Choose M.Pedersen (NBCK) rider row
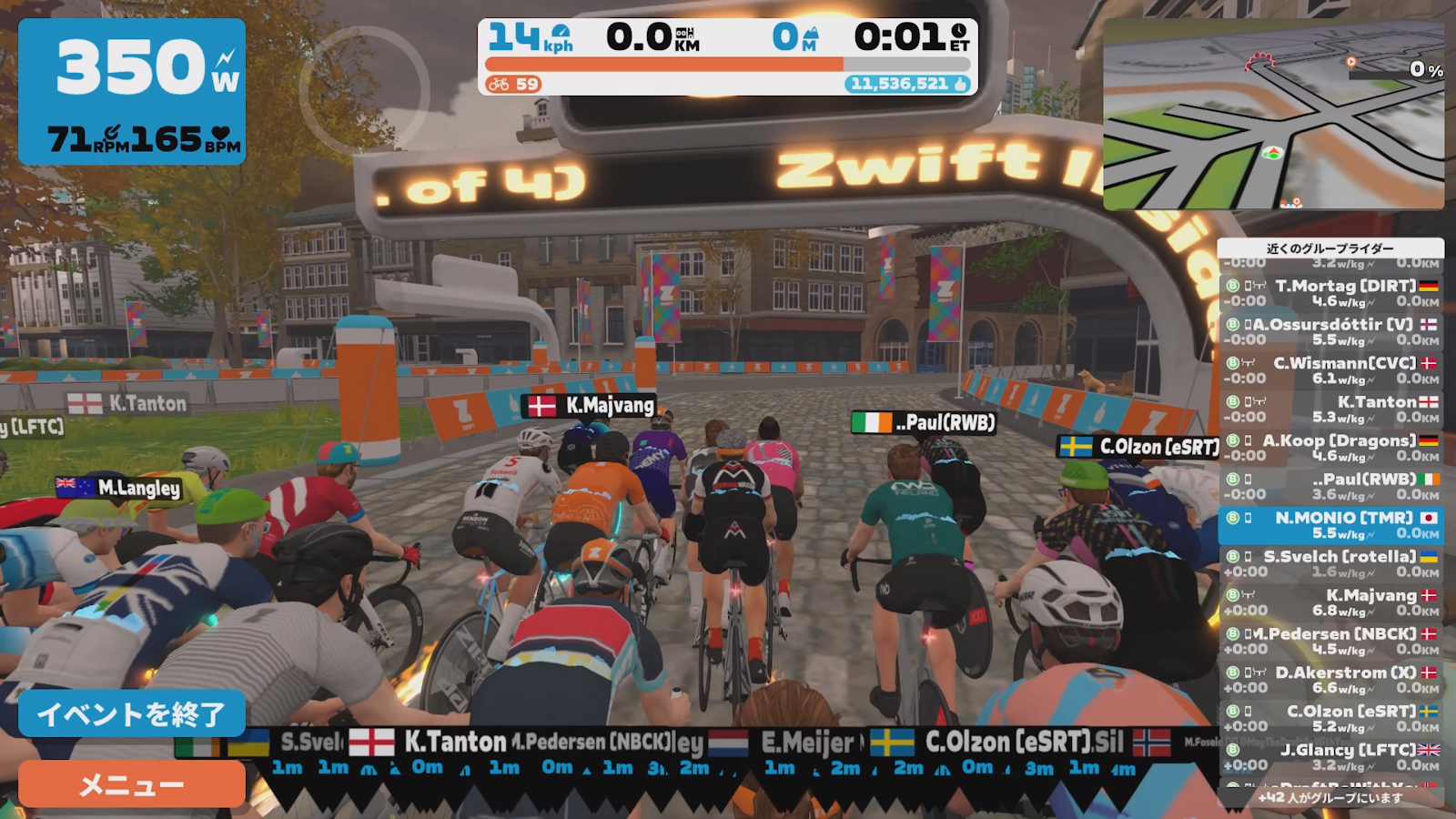The height and width of the screenshot is (819, 1456). pyautogui.click(x=1330, y=641)
